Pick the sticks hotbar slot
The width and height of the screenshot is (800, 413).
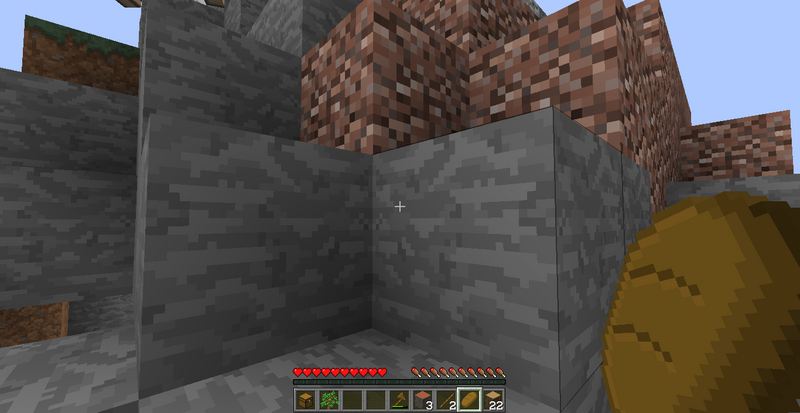tap(446, 401)
